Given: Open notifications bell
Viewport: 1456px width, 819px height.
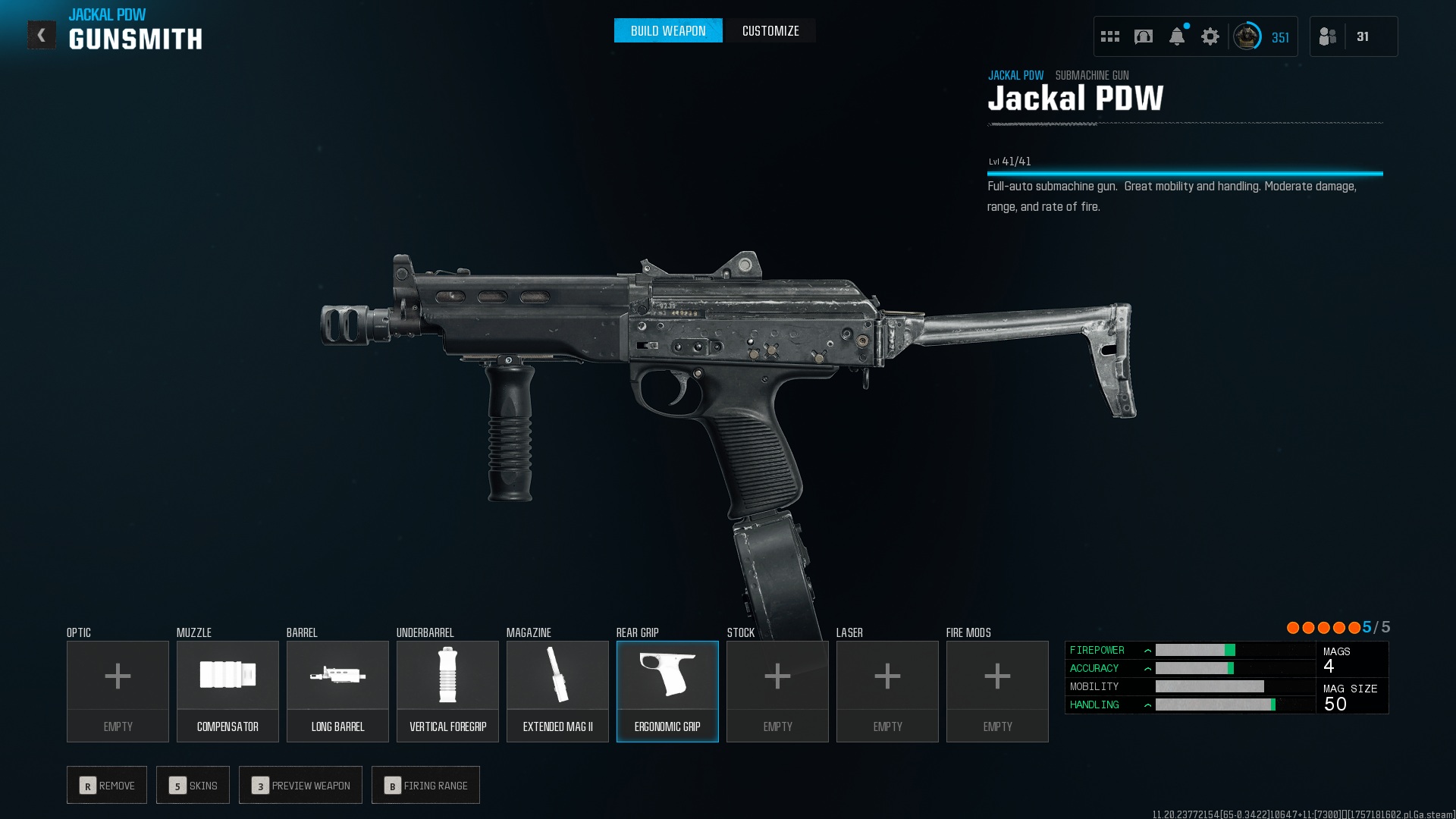Looking at the screenshot, I should click(x=1176, y=36).
